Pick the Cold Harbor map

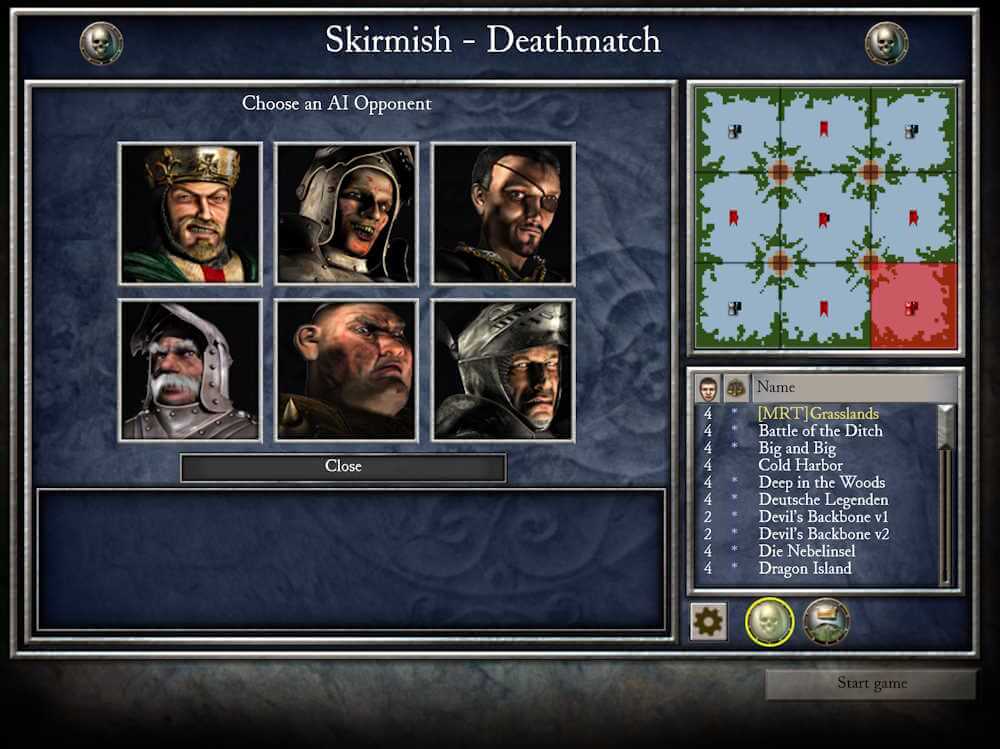800,465
